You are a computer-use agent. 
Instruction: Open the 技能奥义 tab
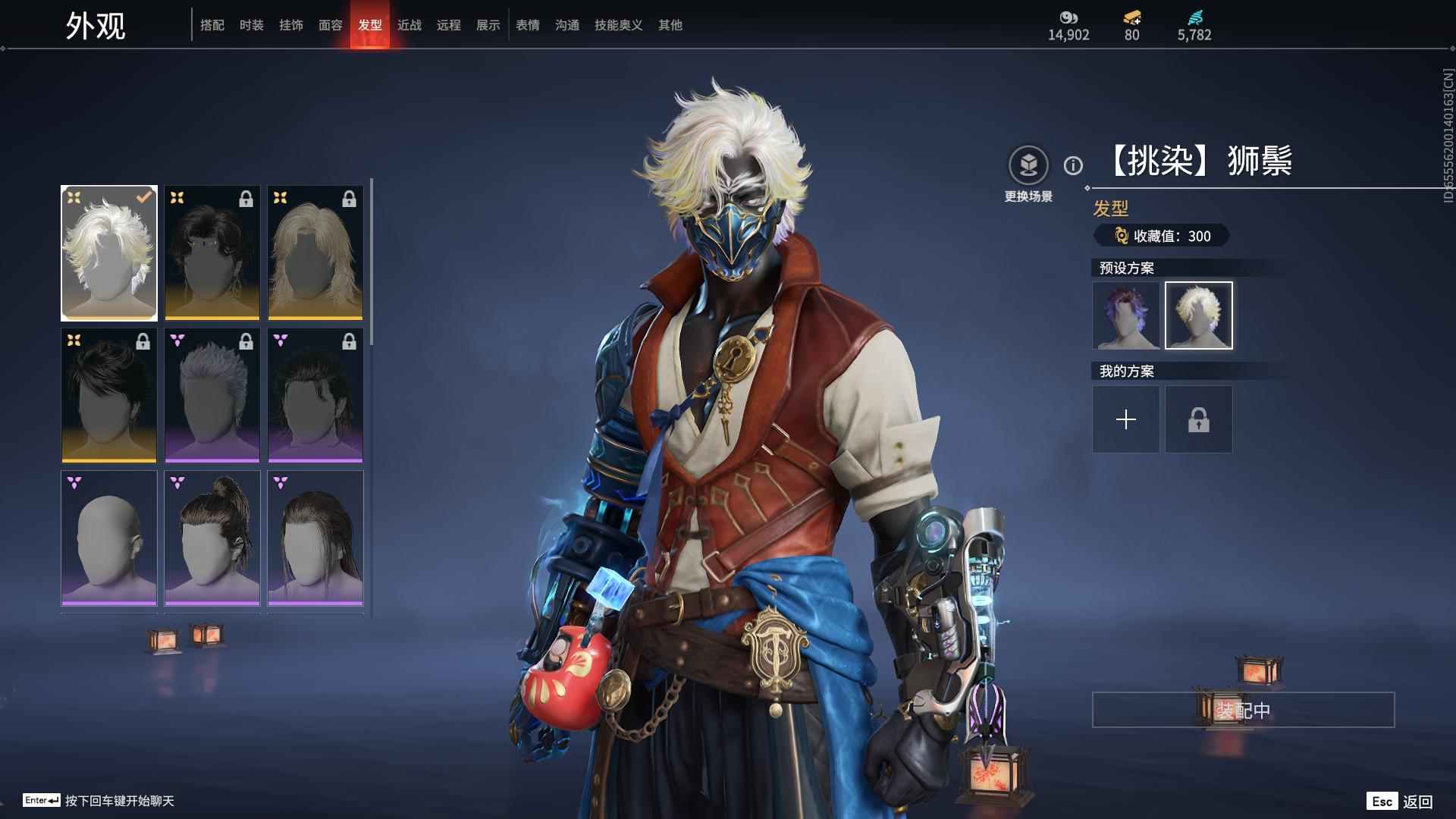(x=619, y=25)
